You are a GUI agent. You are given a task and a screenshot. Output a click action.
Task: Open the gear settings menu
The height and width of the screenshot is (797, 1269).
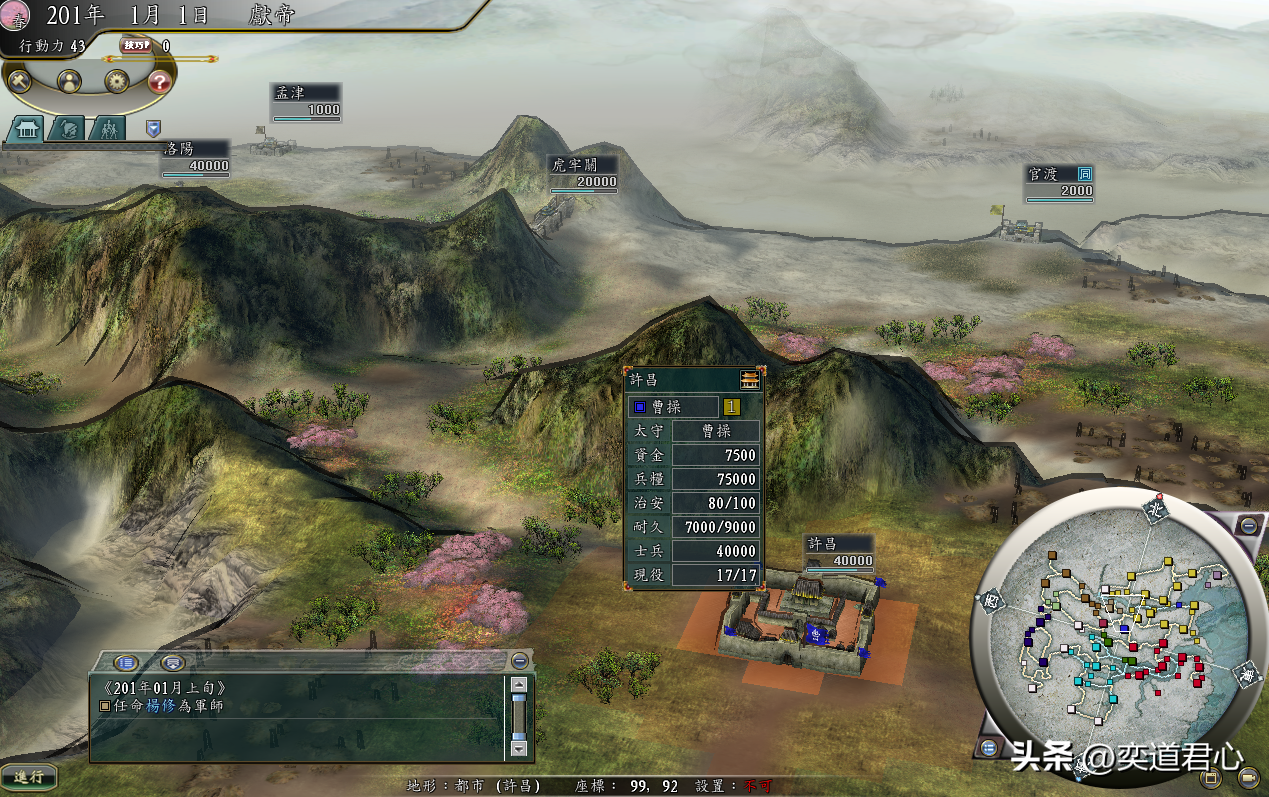[116, 82]
